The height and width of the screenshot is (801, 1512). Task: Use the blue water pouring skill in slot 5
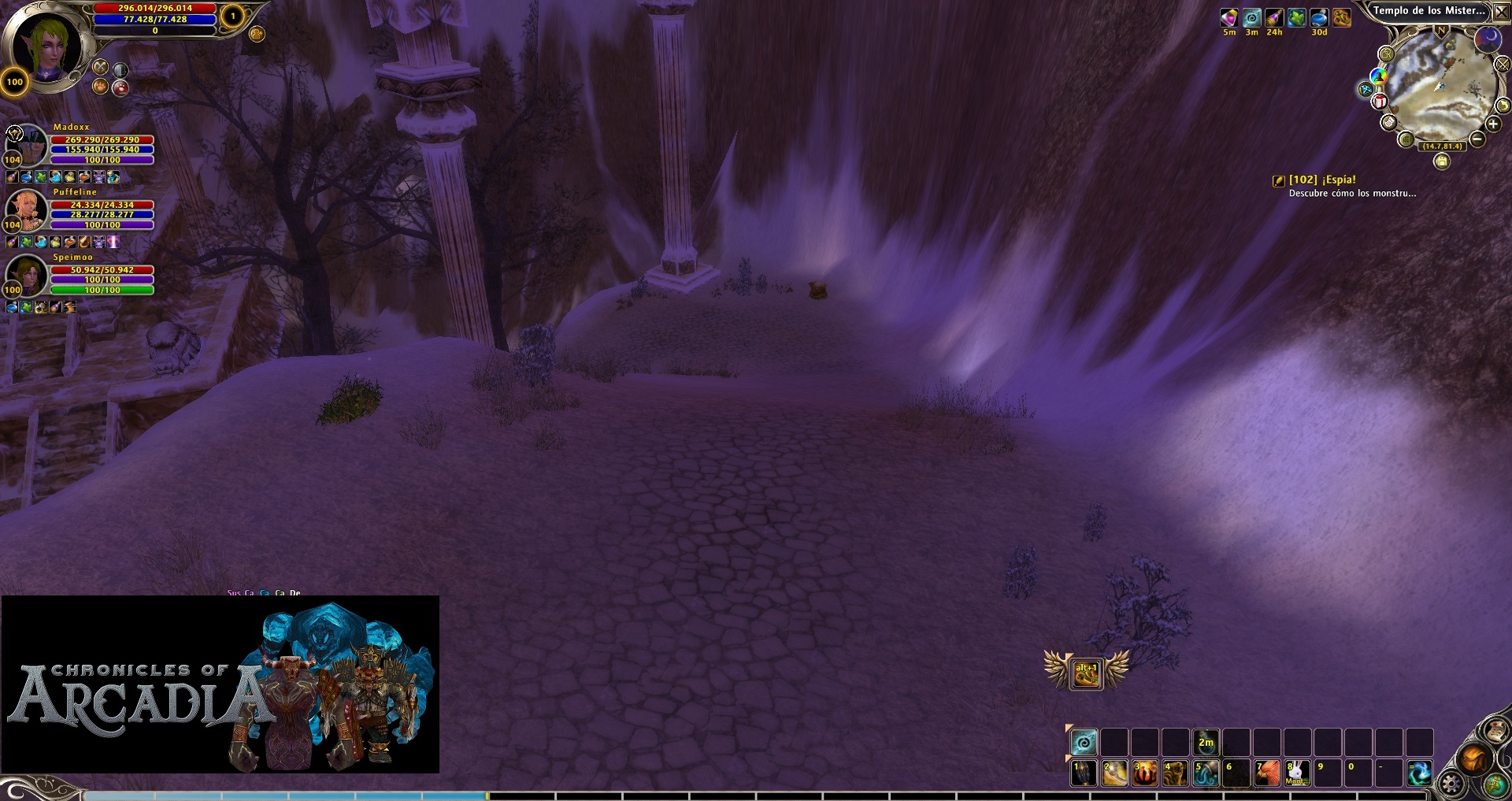tap(1206, 773)
